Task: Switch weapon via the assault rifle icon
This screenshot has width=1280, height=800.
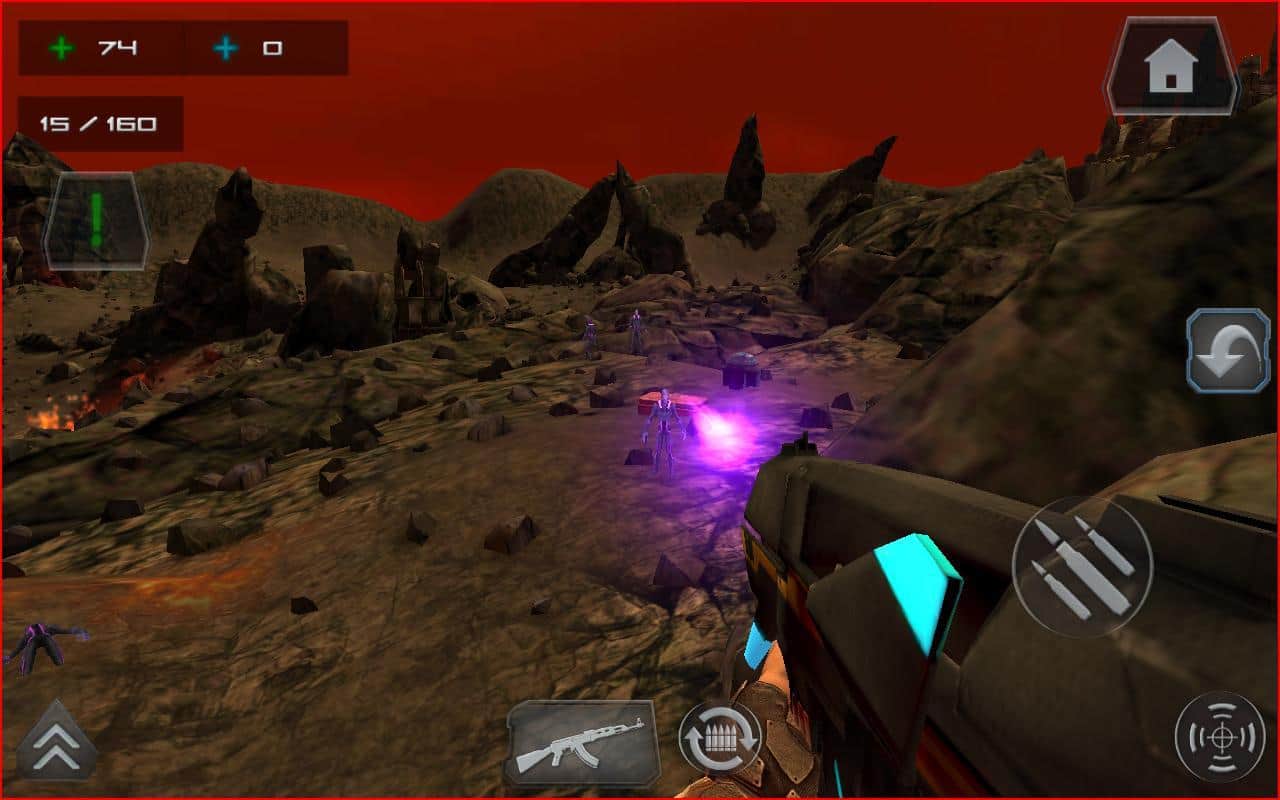Action: point(582,742)
